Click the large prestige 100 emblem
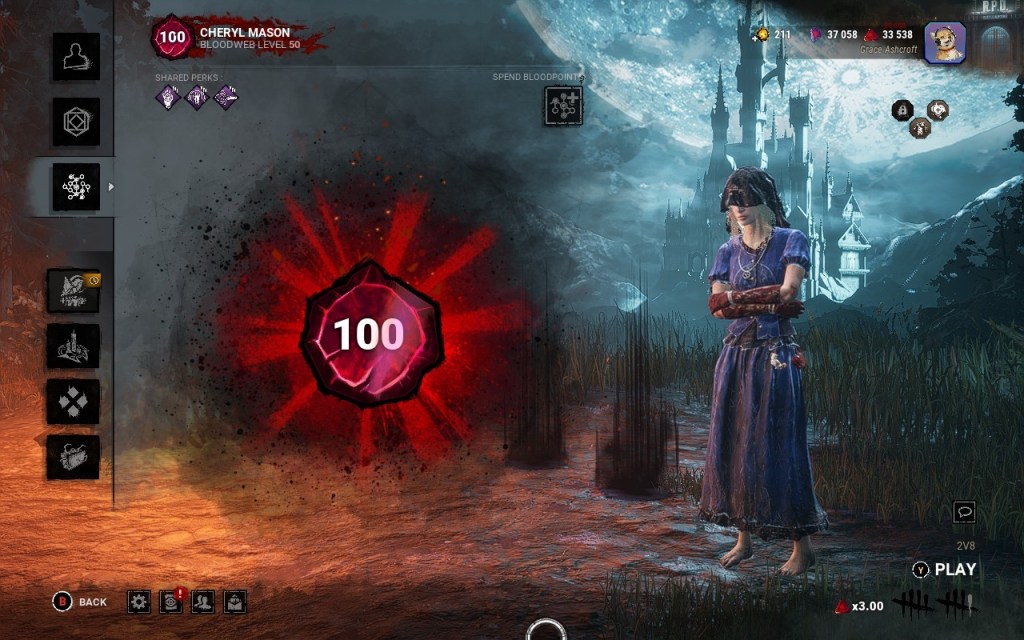 tap(368, 334)
